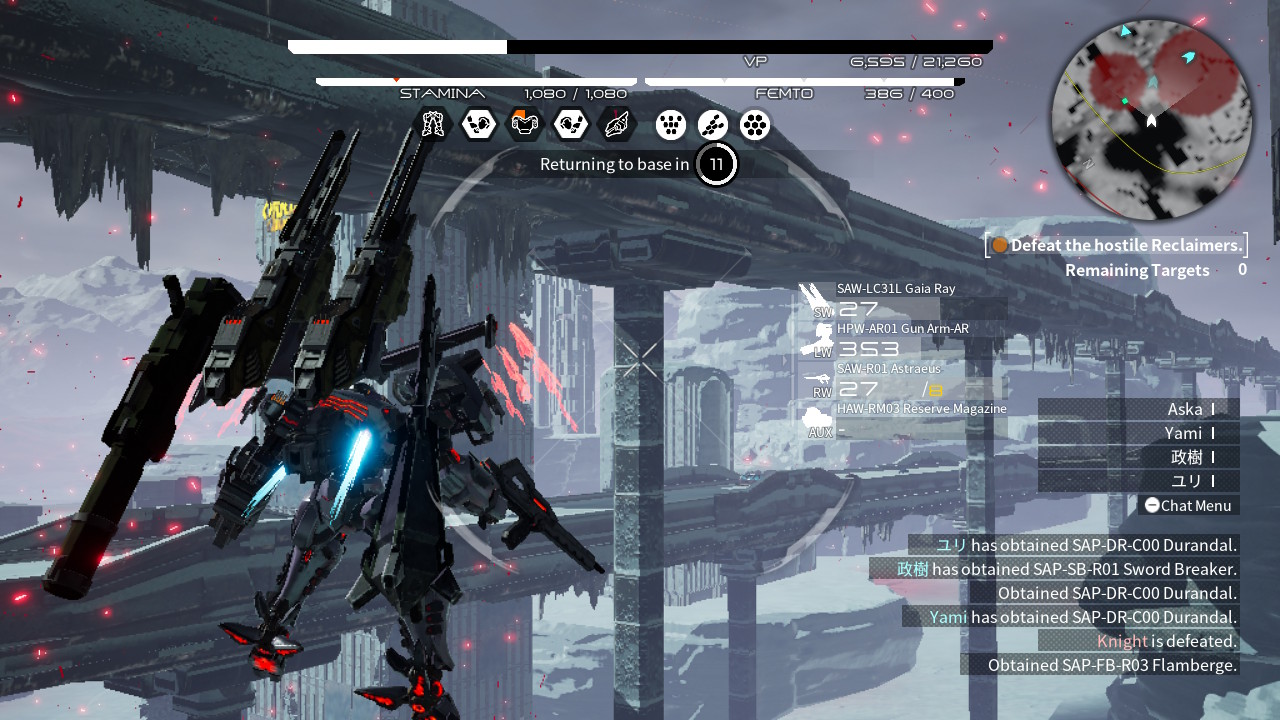Select the torso armor status icon
The height and width of the screenshot is (720, 1280).
(x=525, y=124)
